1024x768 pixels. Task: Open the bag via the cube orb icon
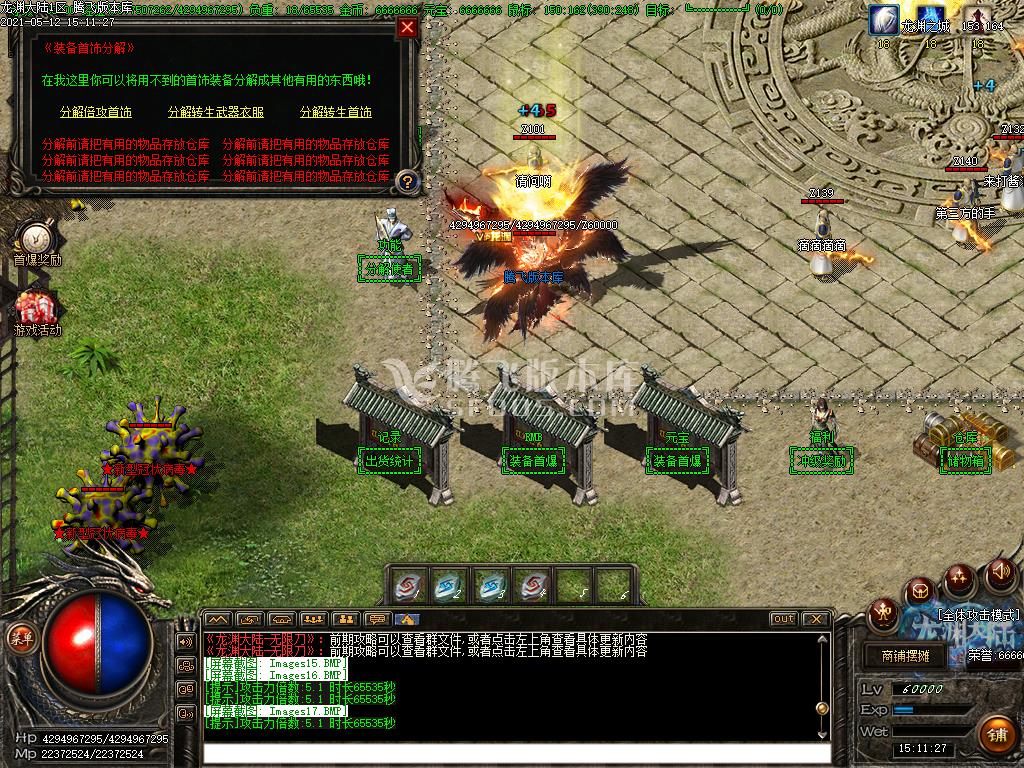click(921, 591)
